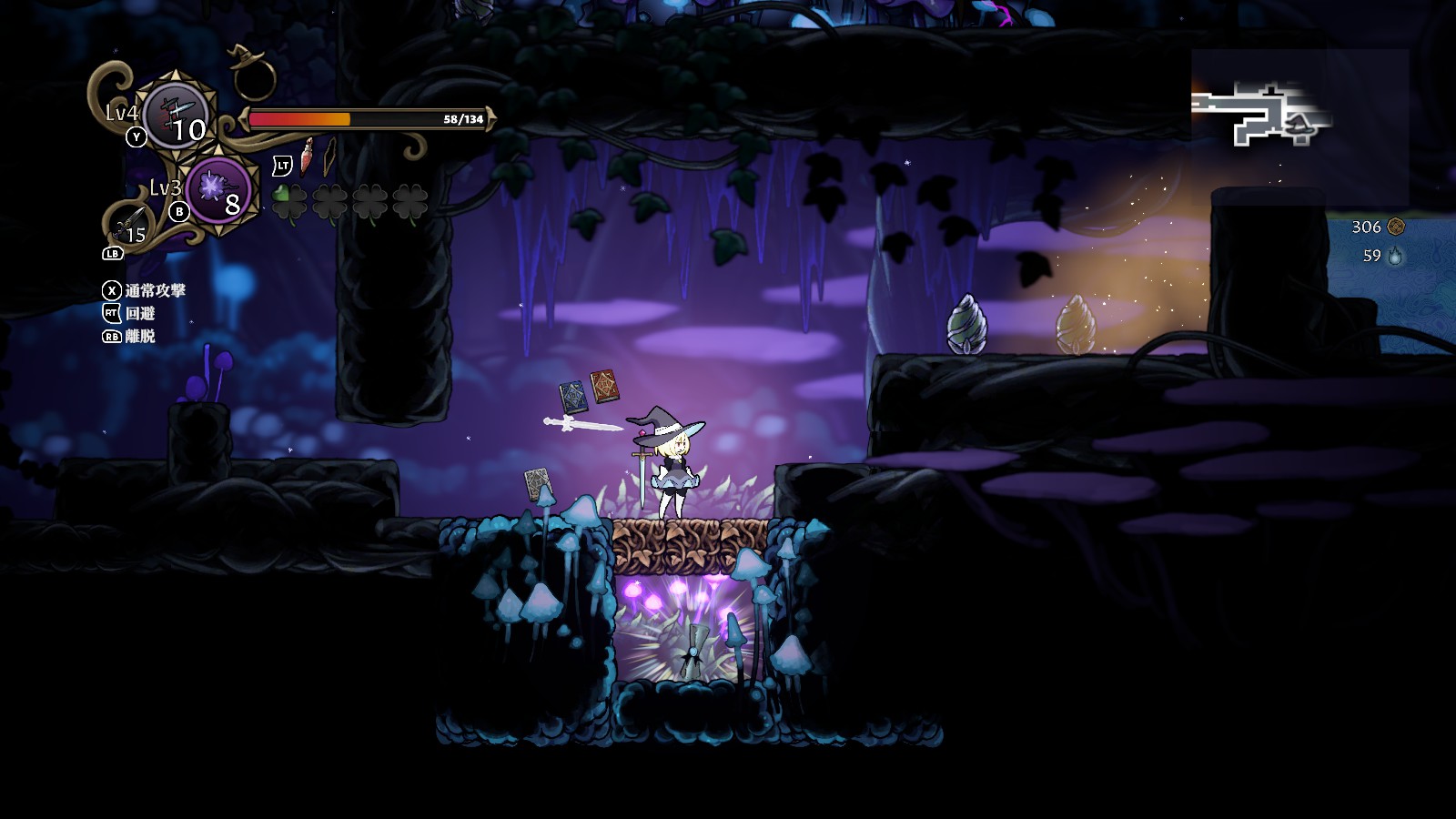Click the bronze coin currency icon
The image size is (1456, 819).
click(1396, 227)
